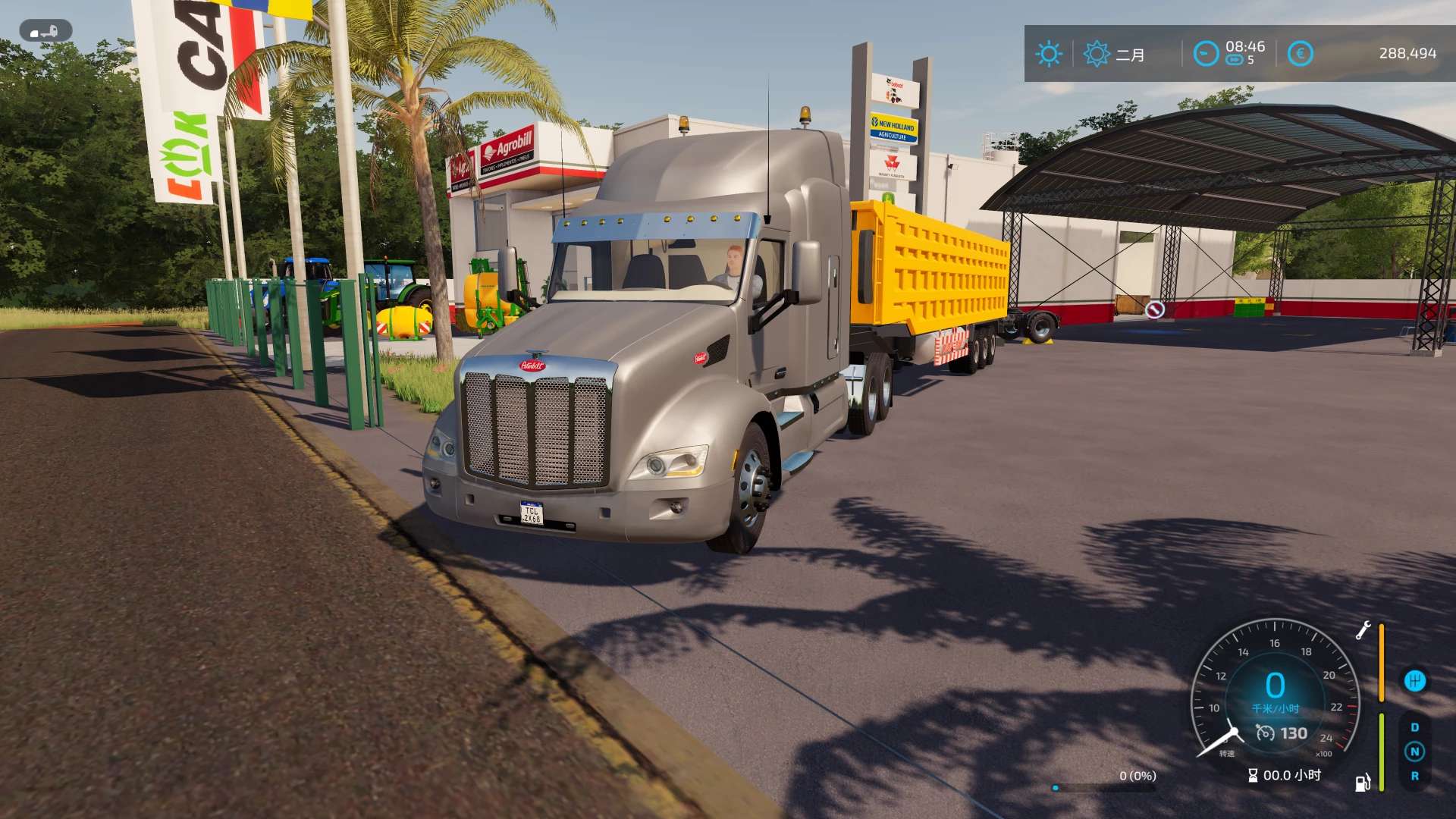Click the clock icon
Screen dimensions: 1456x819
click(1206, 54)
